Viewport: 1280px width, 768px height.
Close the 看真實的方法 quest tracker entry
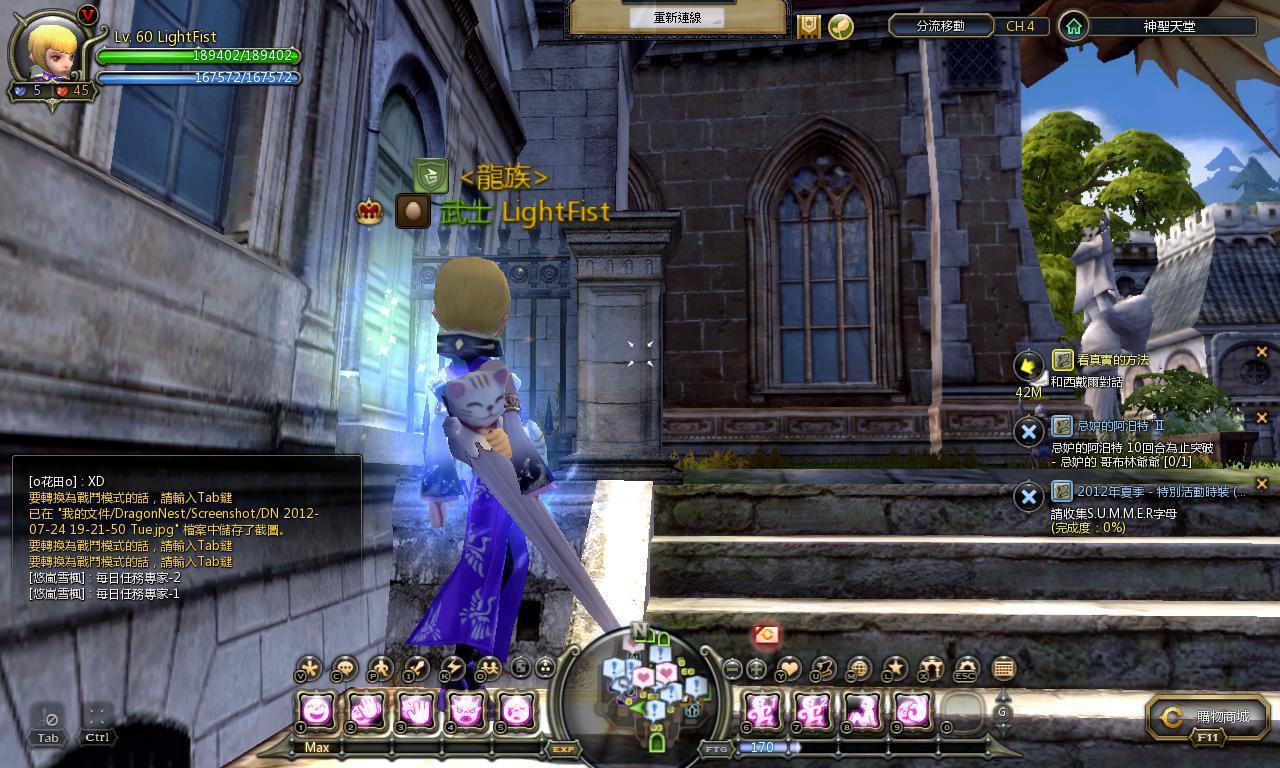coord(1261,352)
